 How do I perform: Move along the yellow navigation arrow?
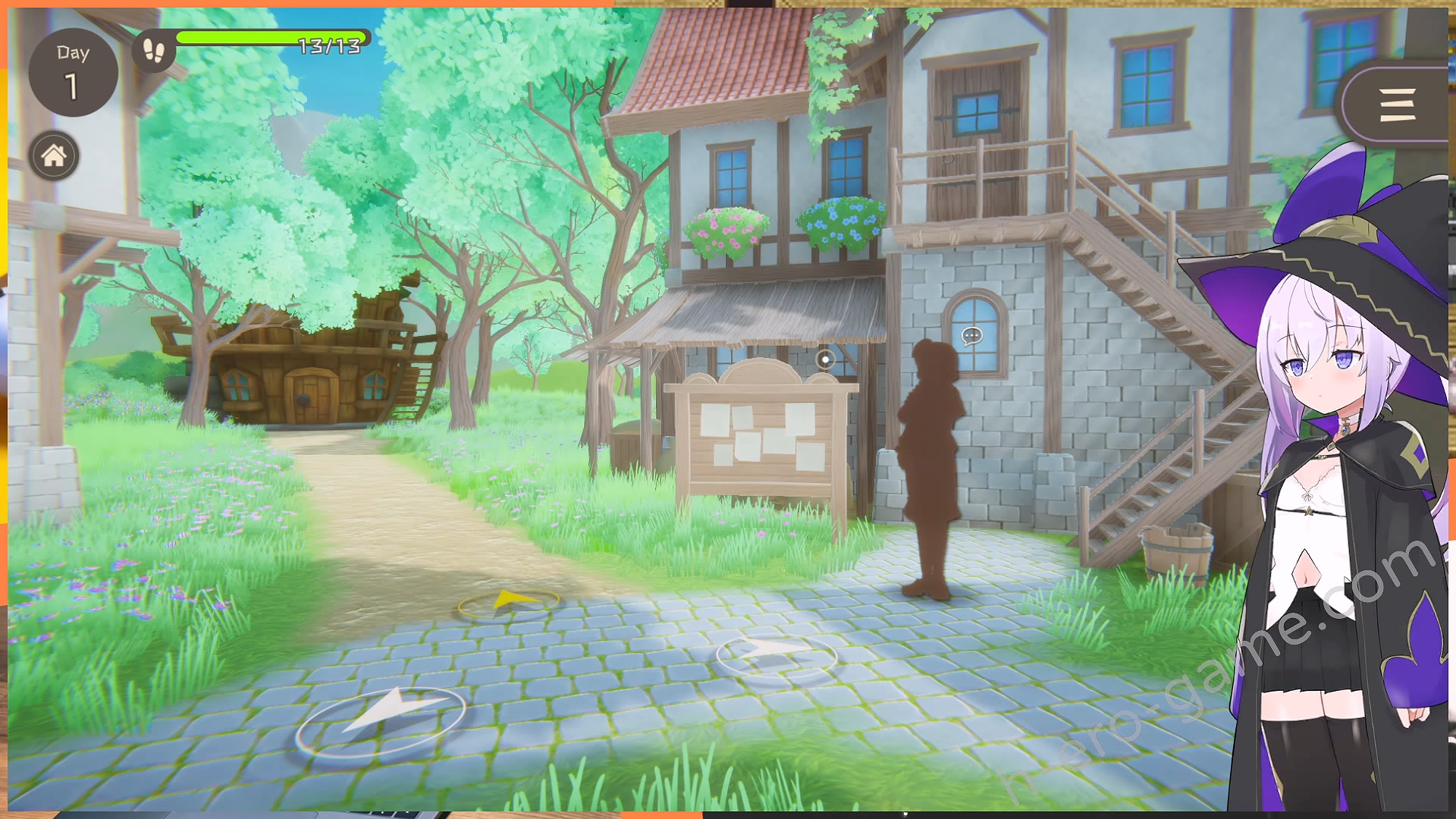509,603
